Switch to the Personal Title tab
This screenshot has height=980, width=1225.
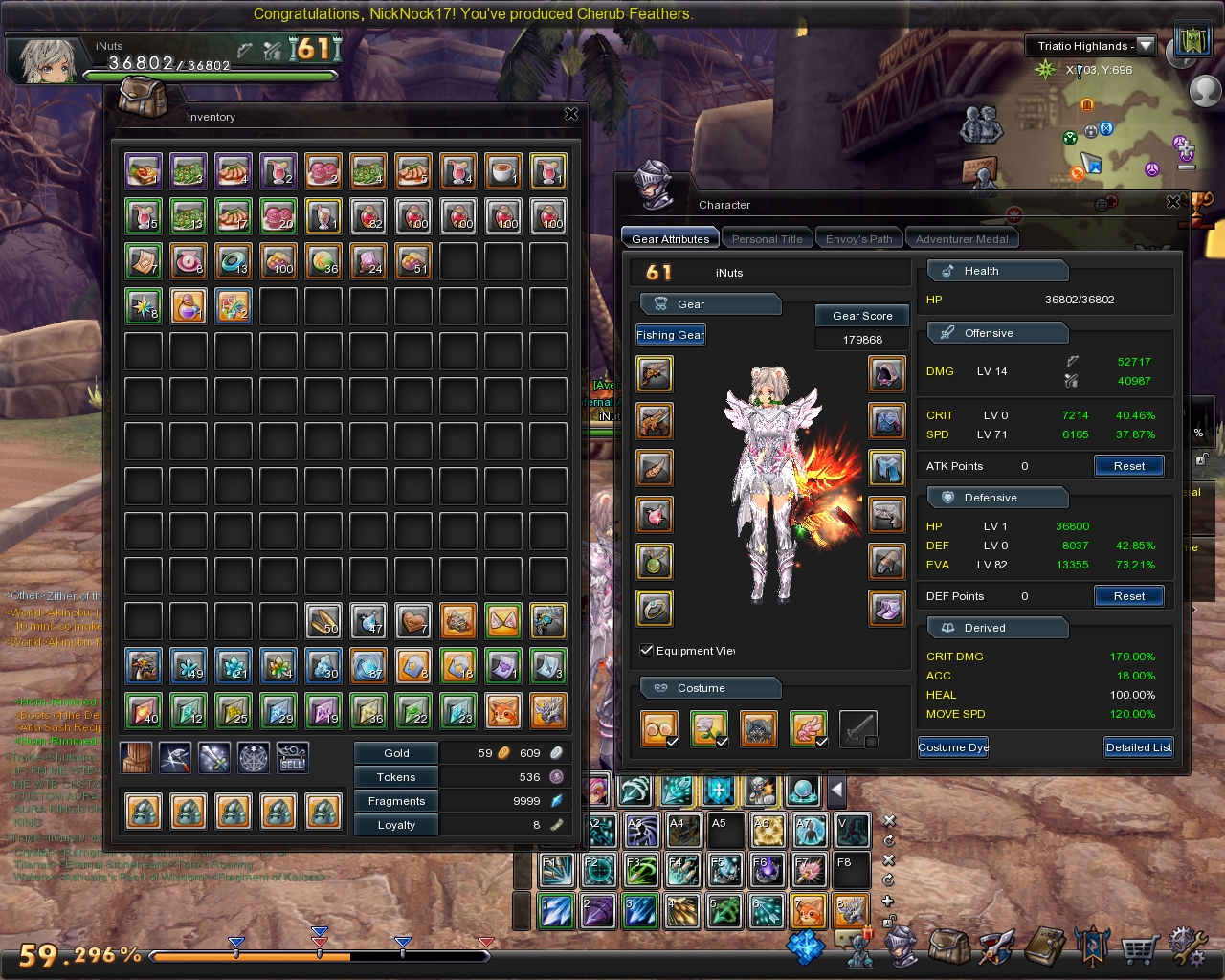767,239
